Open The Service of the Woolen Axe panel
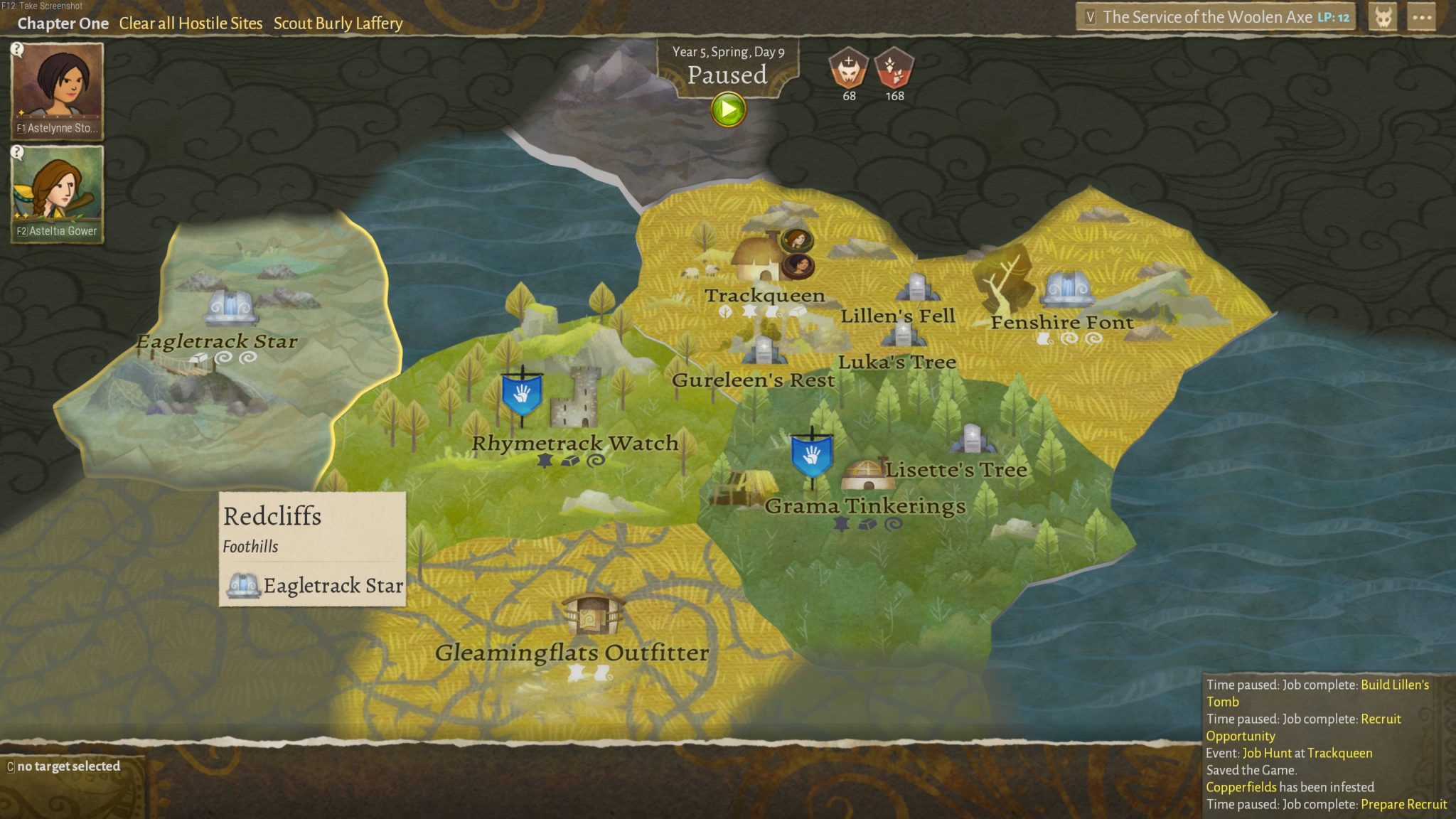Screen dimensions: 1456x819 click(x=1216, y=18)
